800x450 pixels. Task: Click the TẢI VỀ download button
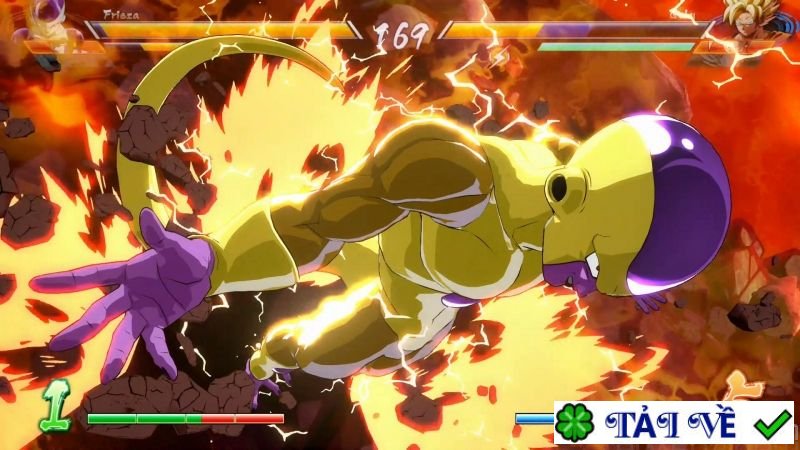coord(673,423)
